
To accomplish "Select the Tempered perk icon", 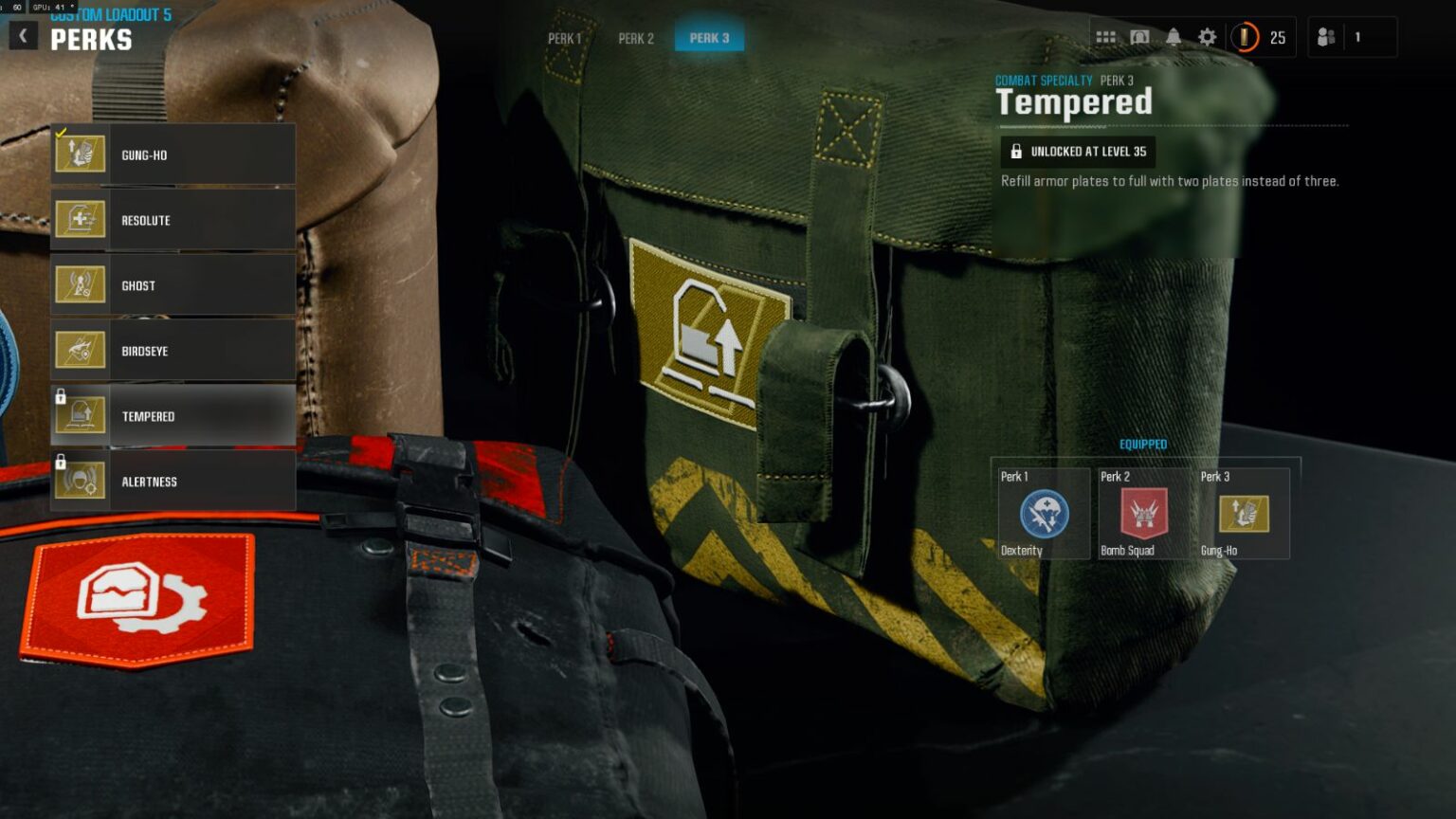I will tap(81, 415).
